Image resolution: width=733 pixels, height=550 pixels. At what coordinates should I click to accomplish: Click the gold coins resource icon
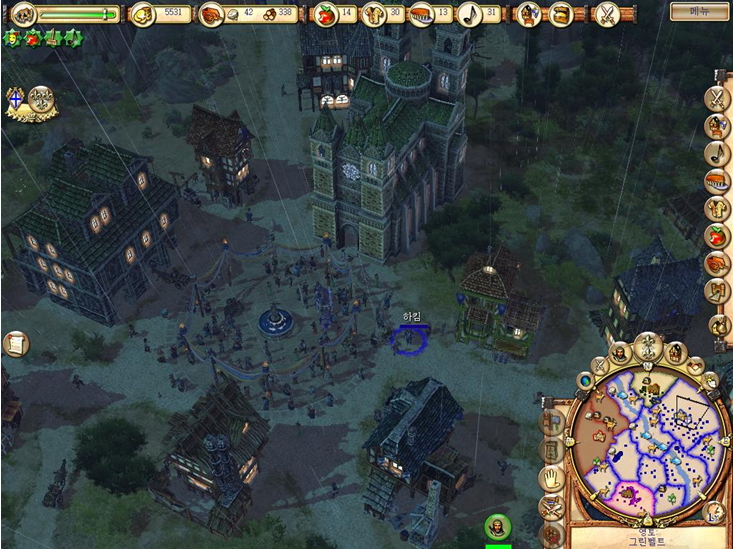[x=144, y=14]
